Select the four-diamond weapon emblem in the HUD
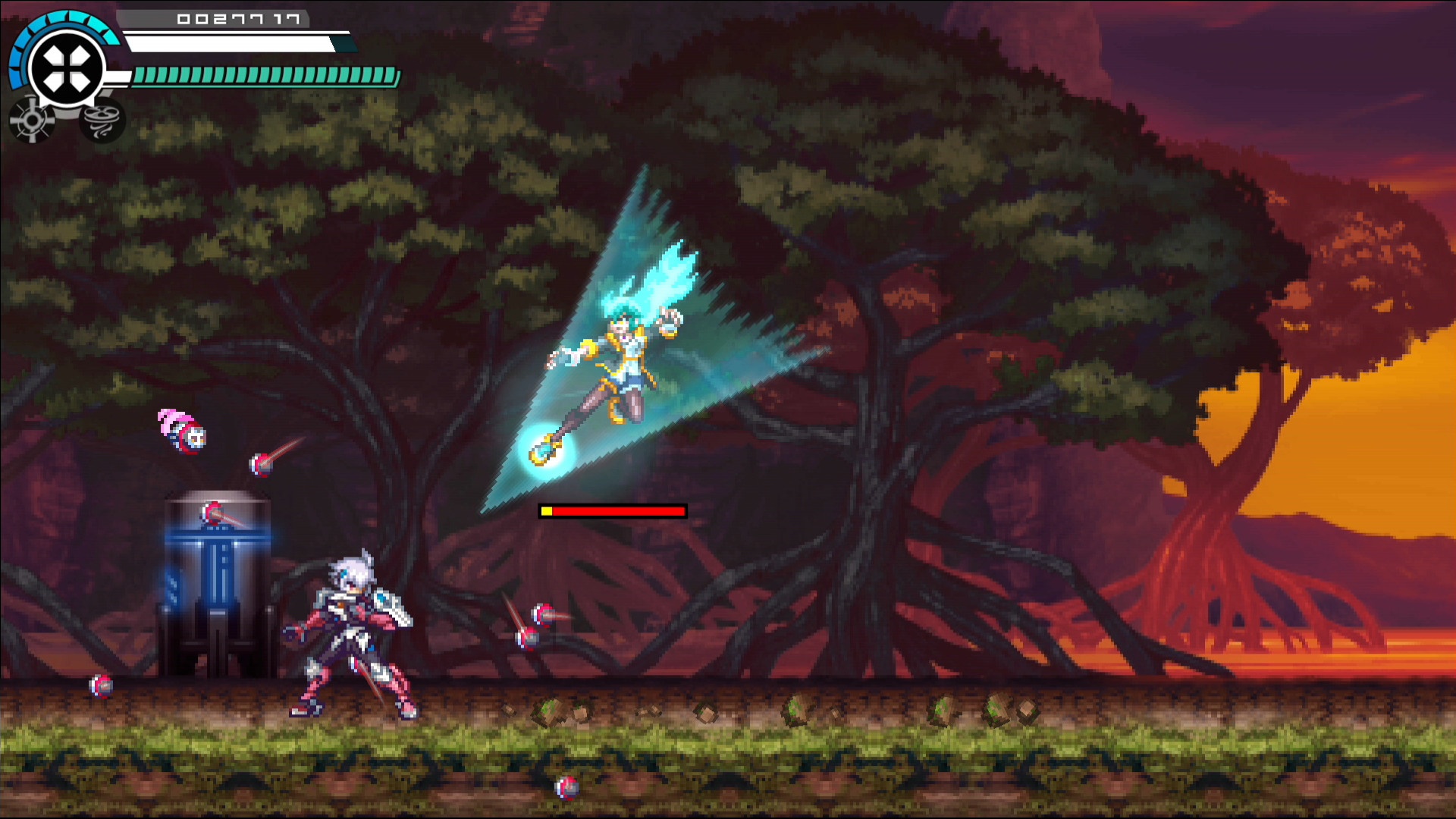 click(x=67, y=67)
